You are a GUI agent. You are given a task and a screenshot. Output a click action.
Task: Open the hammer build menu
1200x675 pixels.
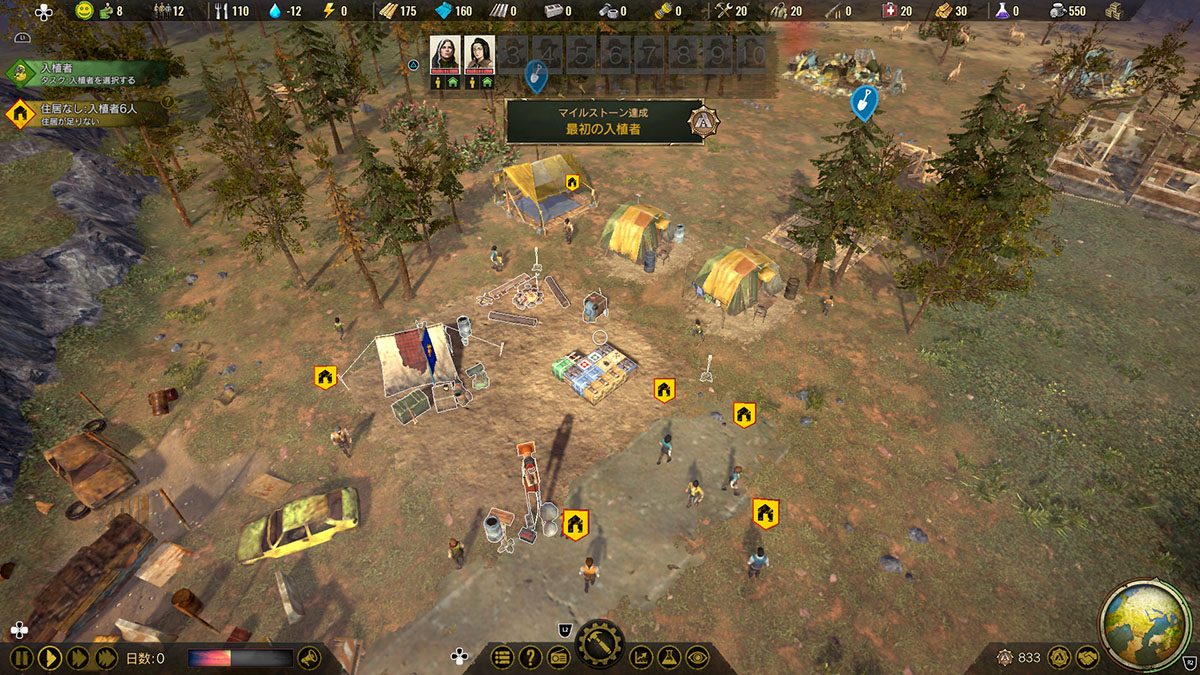coord(599,645)
